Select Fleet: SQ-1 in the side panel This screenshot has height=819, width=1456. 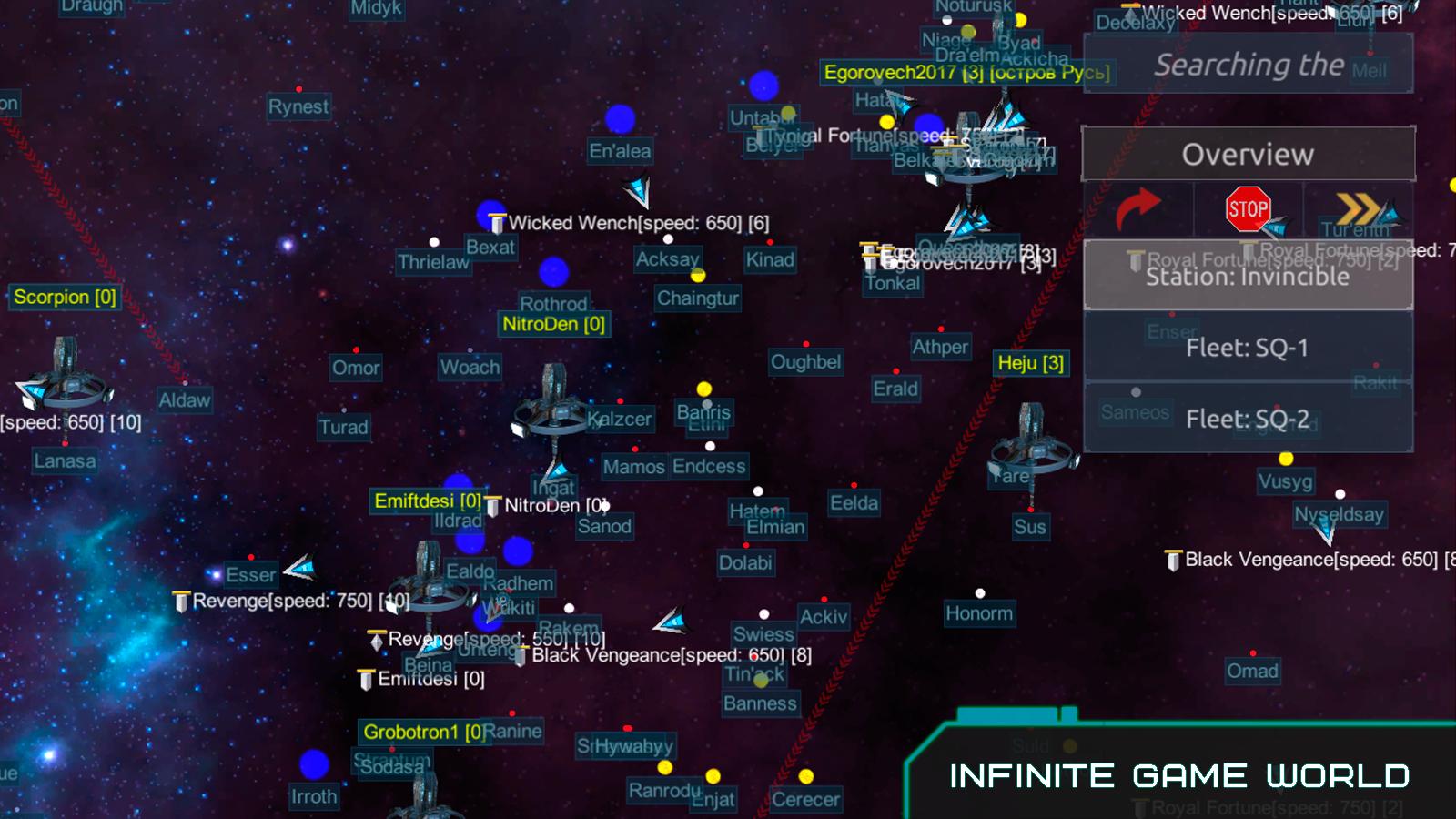click(x=1249, y=347)
